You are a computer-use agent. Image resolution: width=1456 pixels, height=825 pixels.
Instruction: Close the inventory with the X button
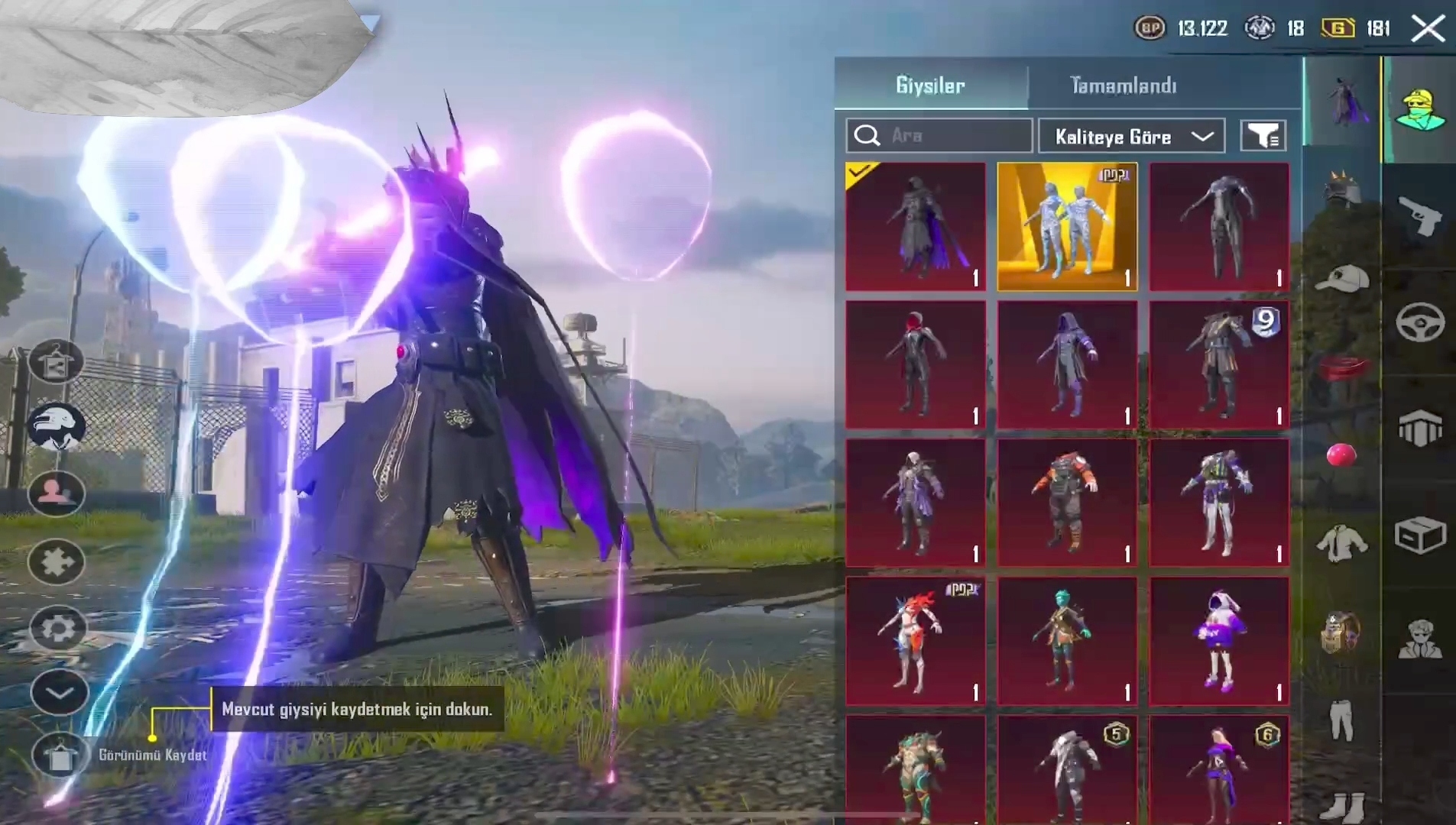[1427, 29]
